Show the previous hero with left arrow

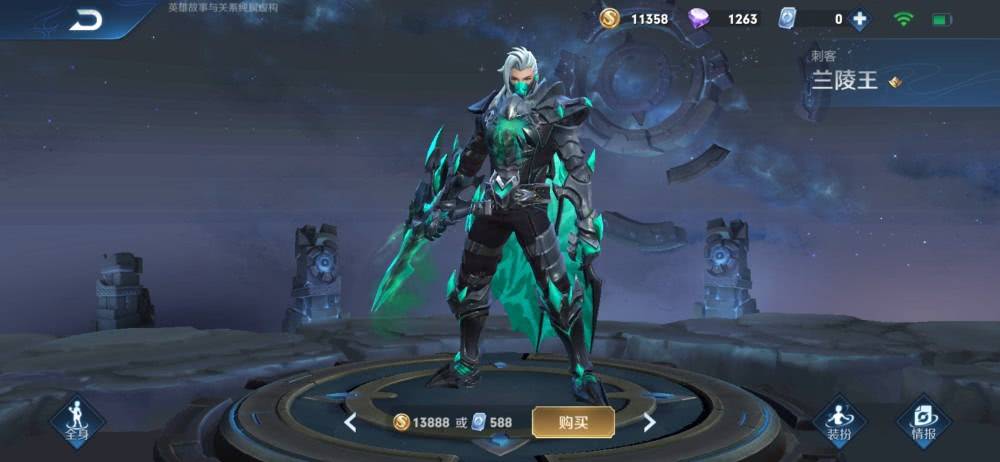coord(351,423)
